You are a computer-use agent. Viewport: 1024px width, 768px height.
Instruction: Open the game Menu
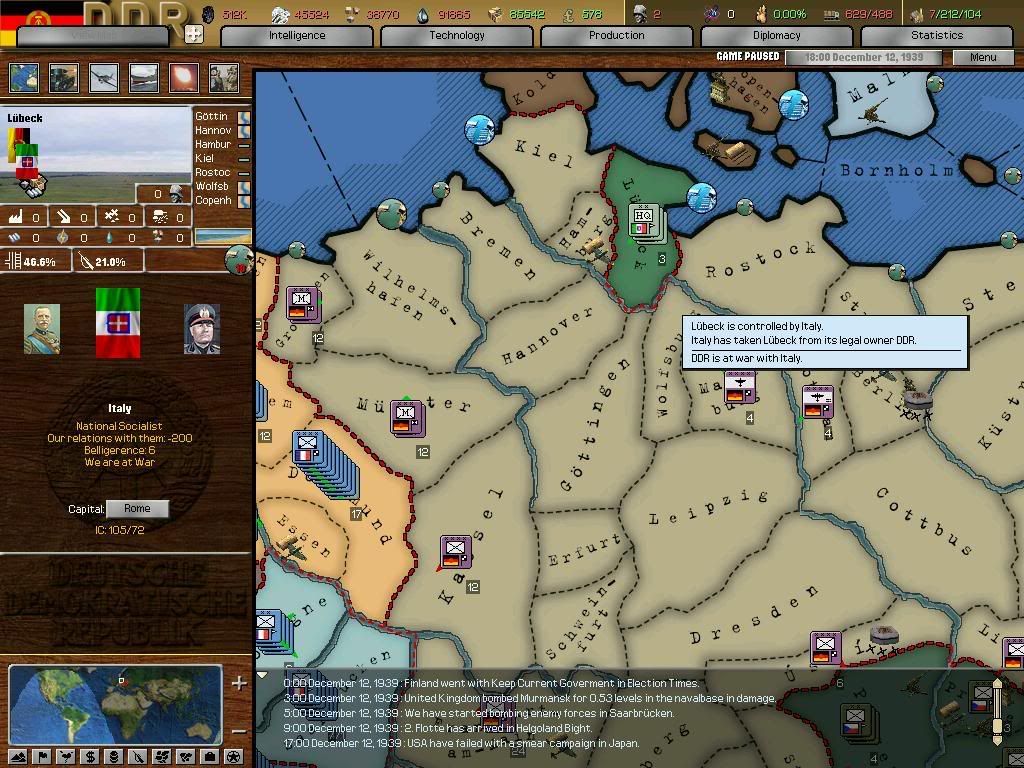pos(983,57)
